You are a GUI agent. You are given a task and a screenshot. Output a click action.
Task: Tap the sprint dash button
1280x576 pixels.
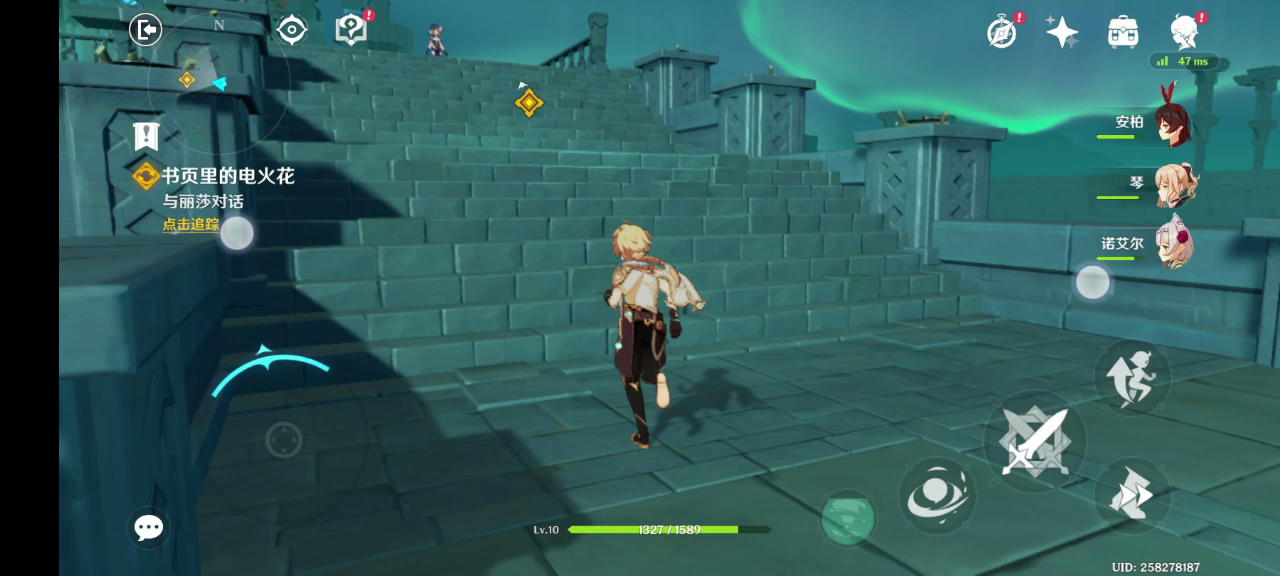[x=1132, y=495]
